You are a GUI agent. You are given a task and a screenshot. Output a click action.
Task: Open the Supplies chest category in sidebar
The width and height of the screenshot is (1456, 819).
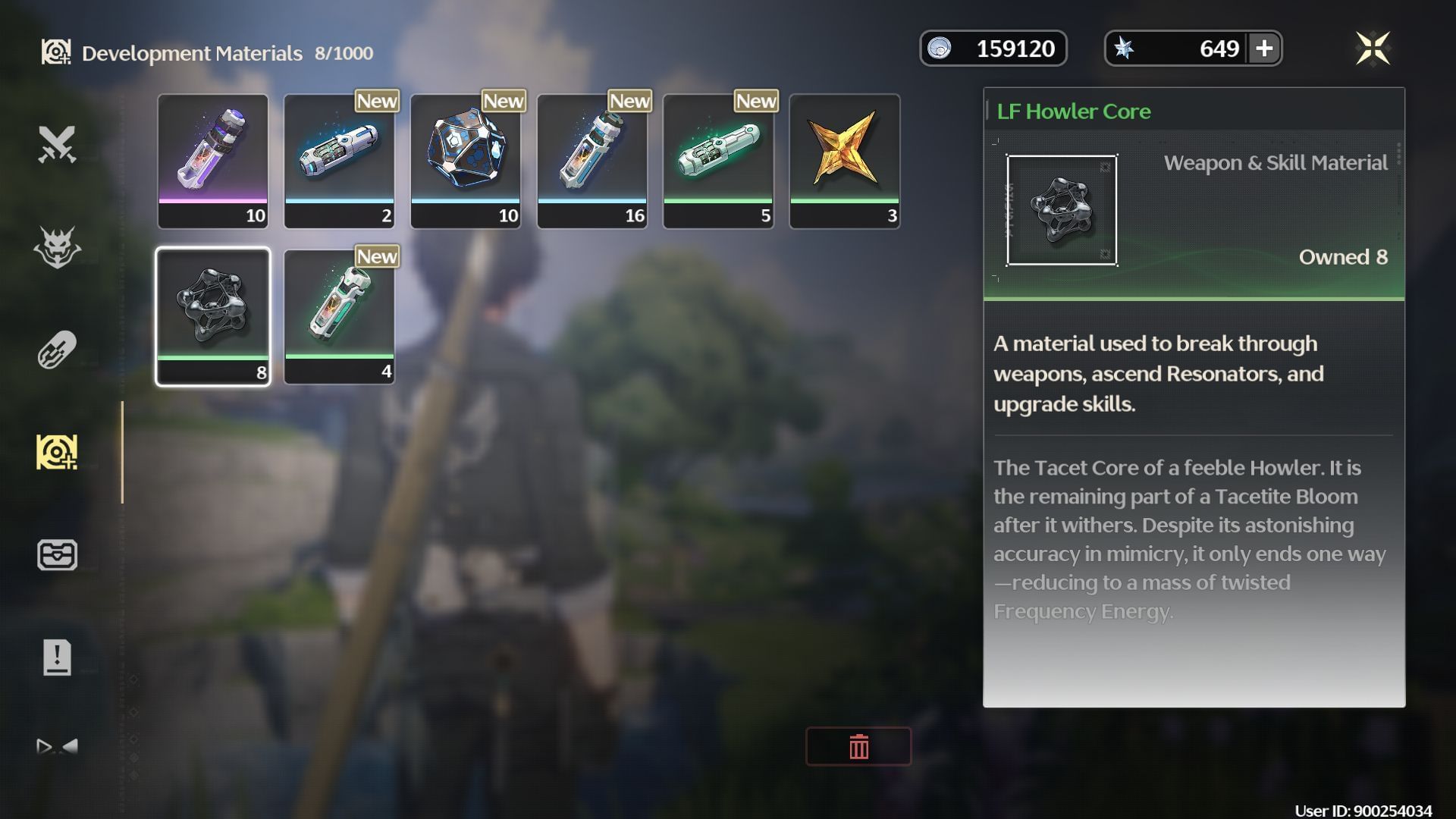tap(57, 555)
